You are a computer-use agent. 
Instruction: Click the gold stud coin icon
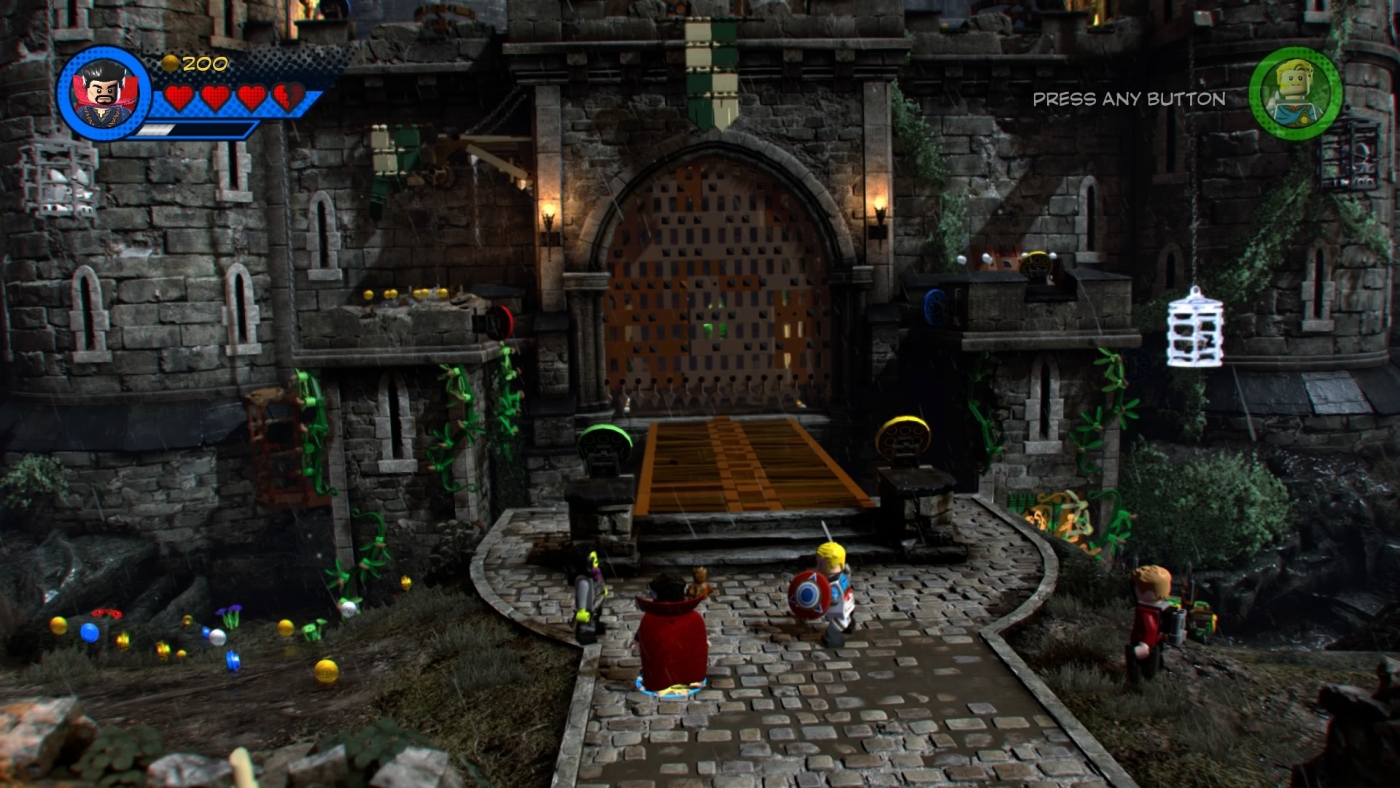click(x=172, y=62)
